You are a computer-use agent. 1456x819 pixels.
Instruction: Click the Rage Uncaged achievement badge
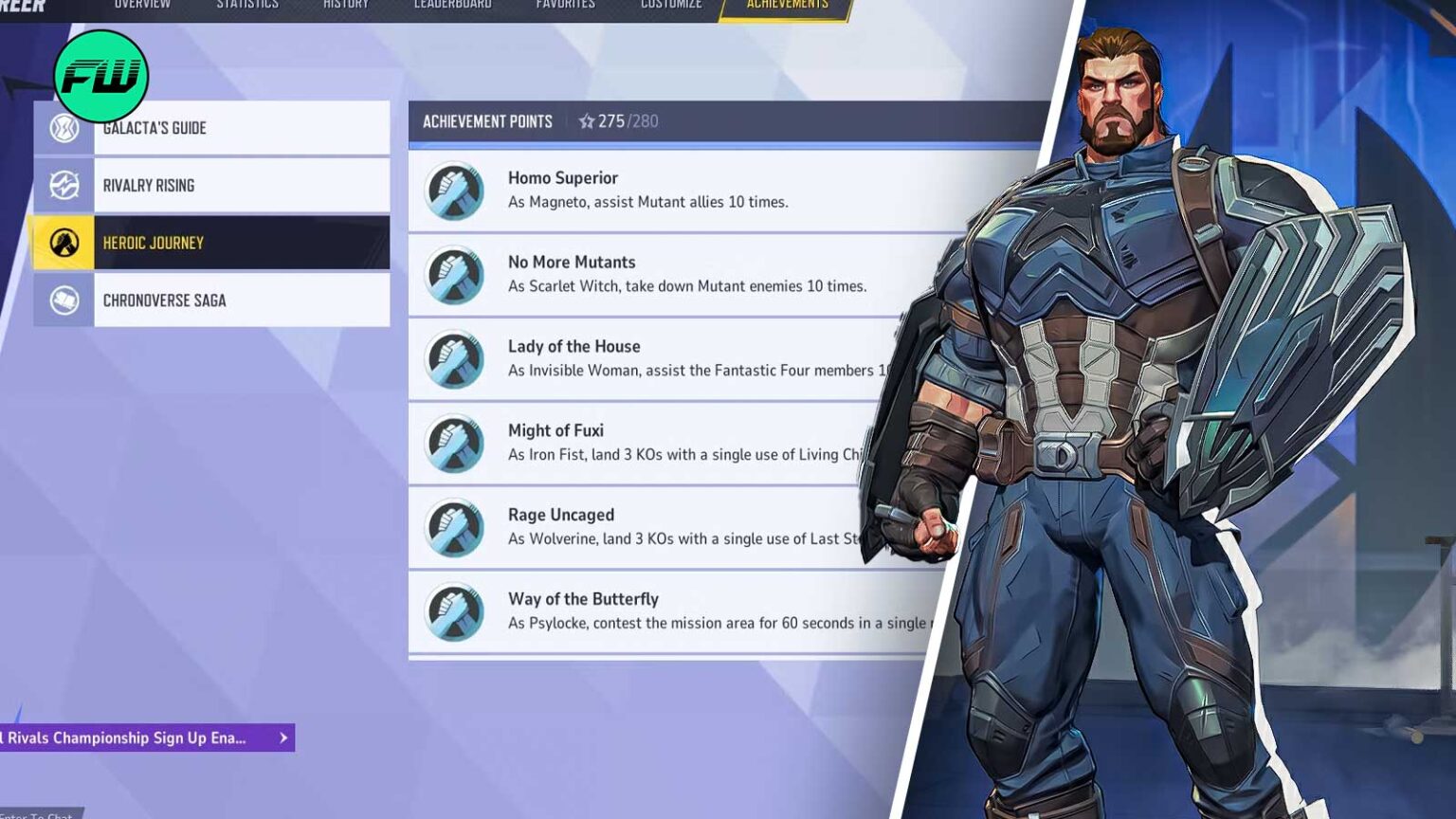(x=453, y=527)
